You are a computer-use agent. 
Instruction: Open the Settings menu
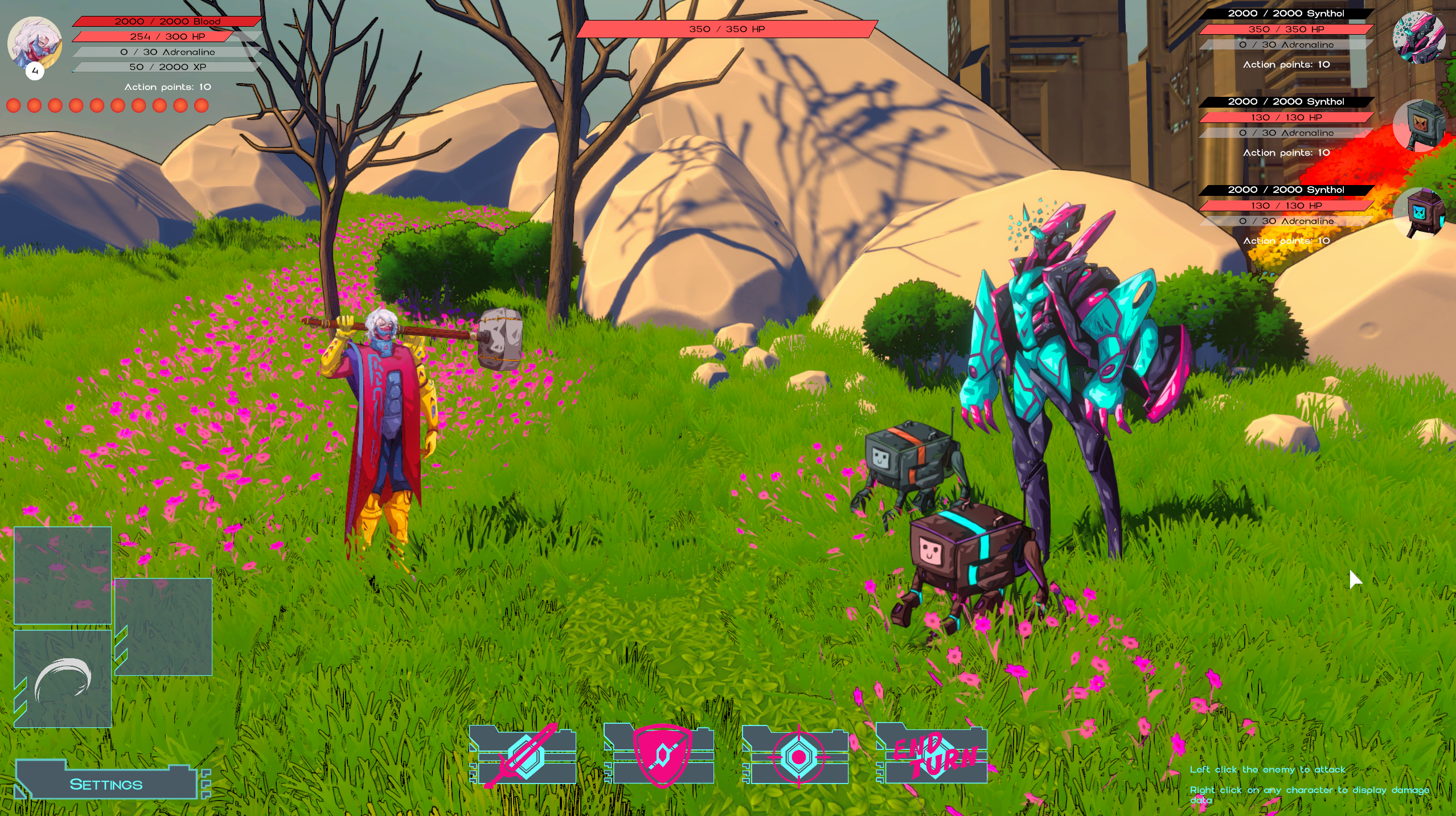click(x=106, y=784)
